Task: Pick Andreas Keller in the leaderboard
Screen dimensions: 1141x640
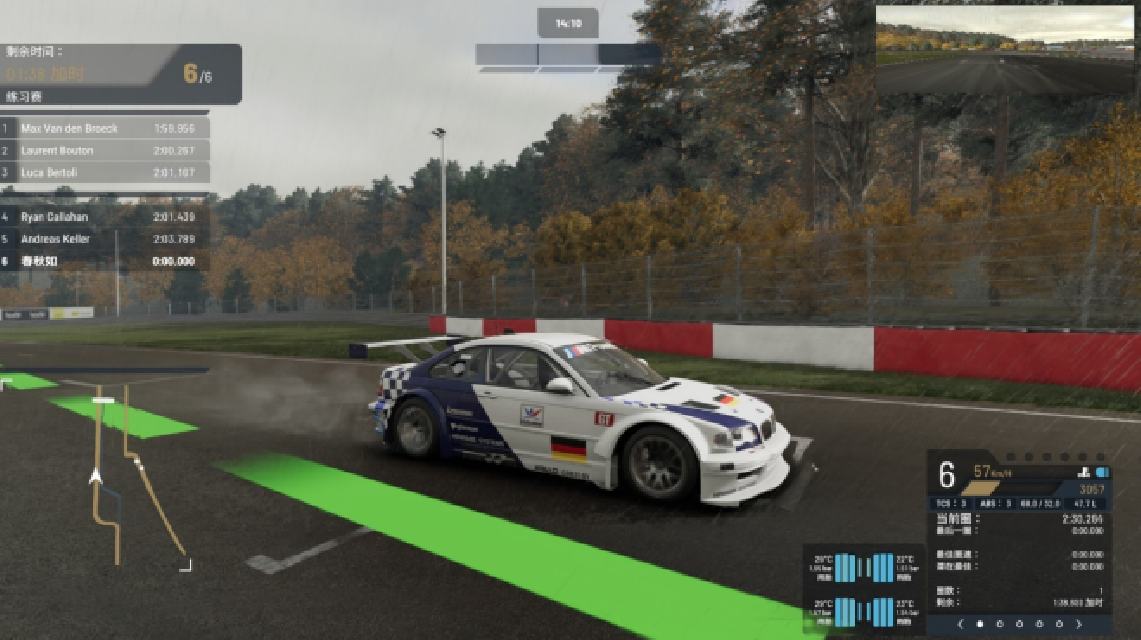Action: coord(105,239)
